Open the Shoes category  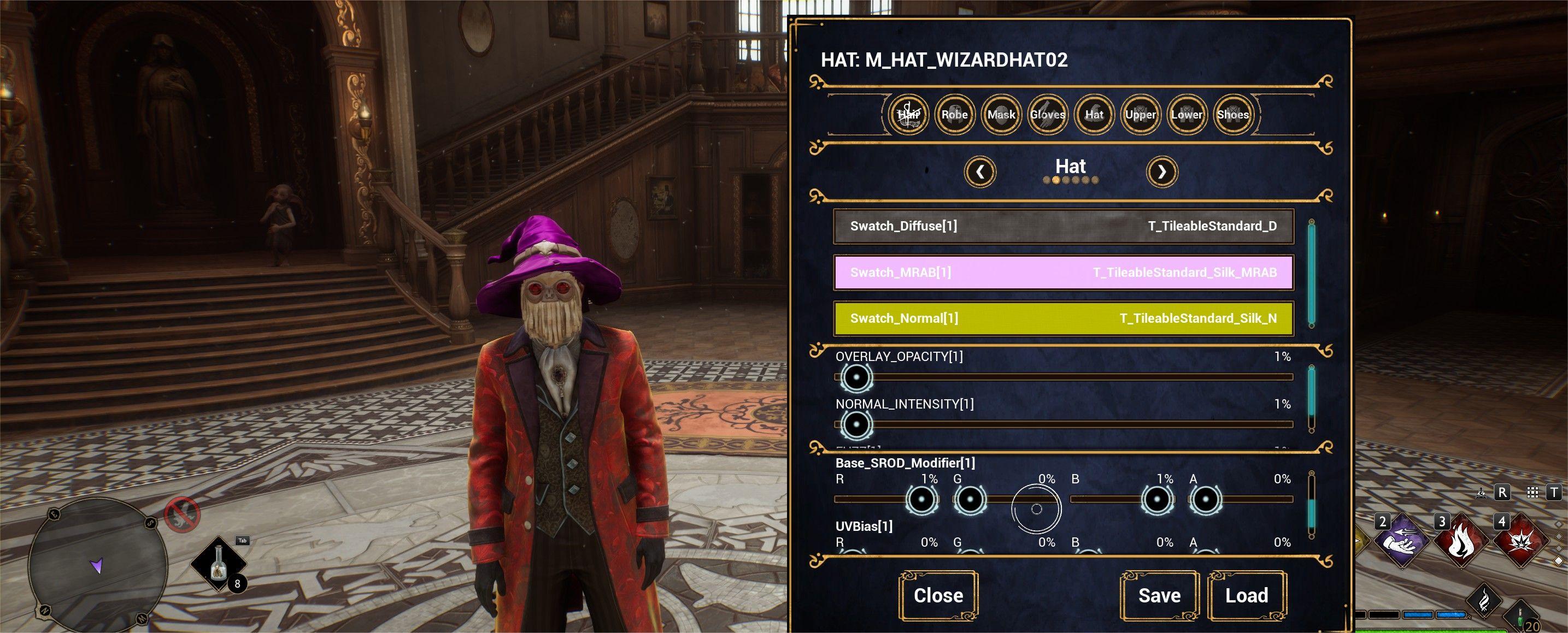click(x=1232, y=114)
